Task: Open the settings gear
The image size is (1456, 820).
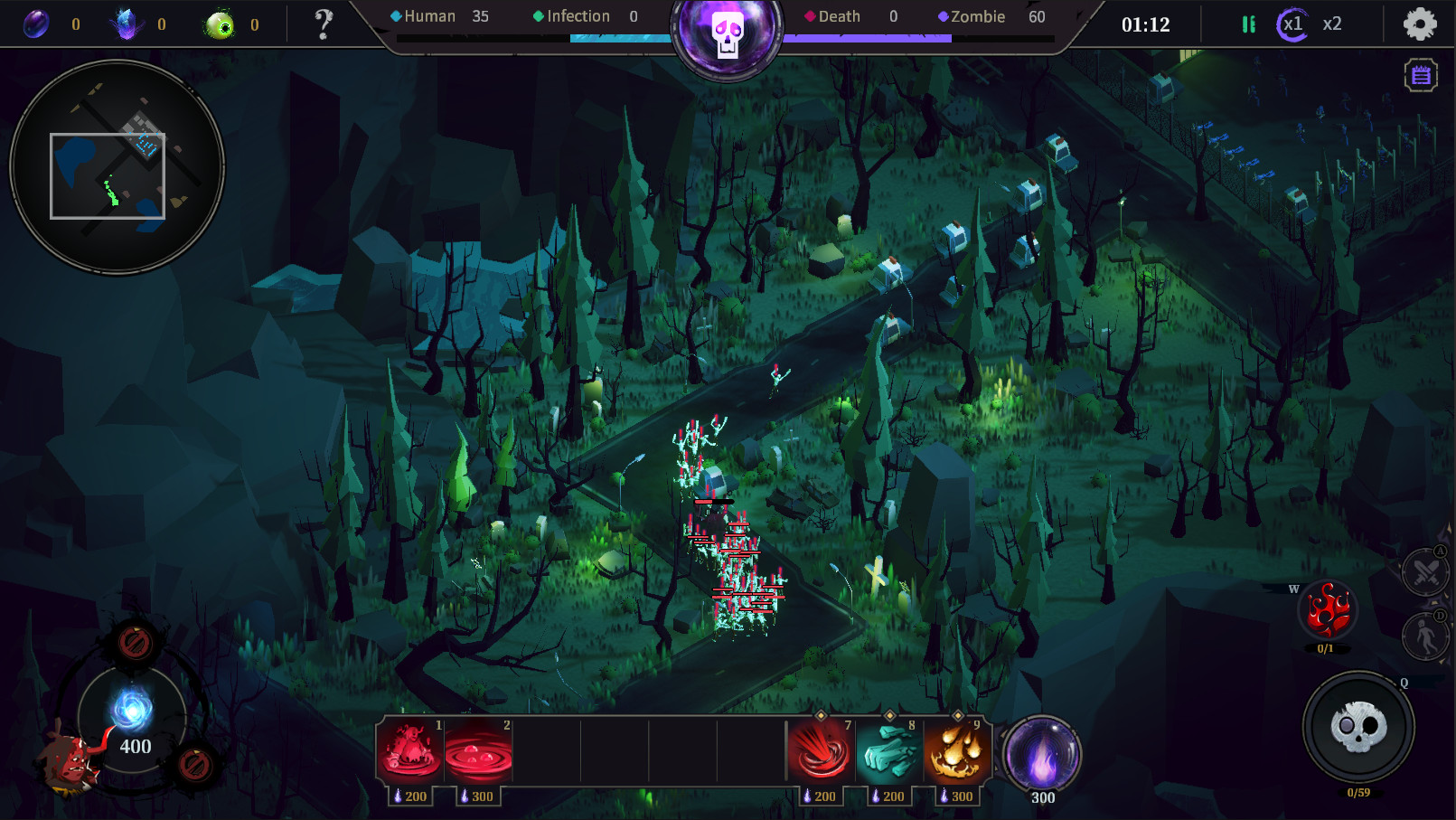Action: pos(1418,24)
